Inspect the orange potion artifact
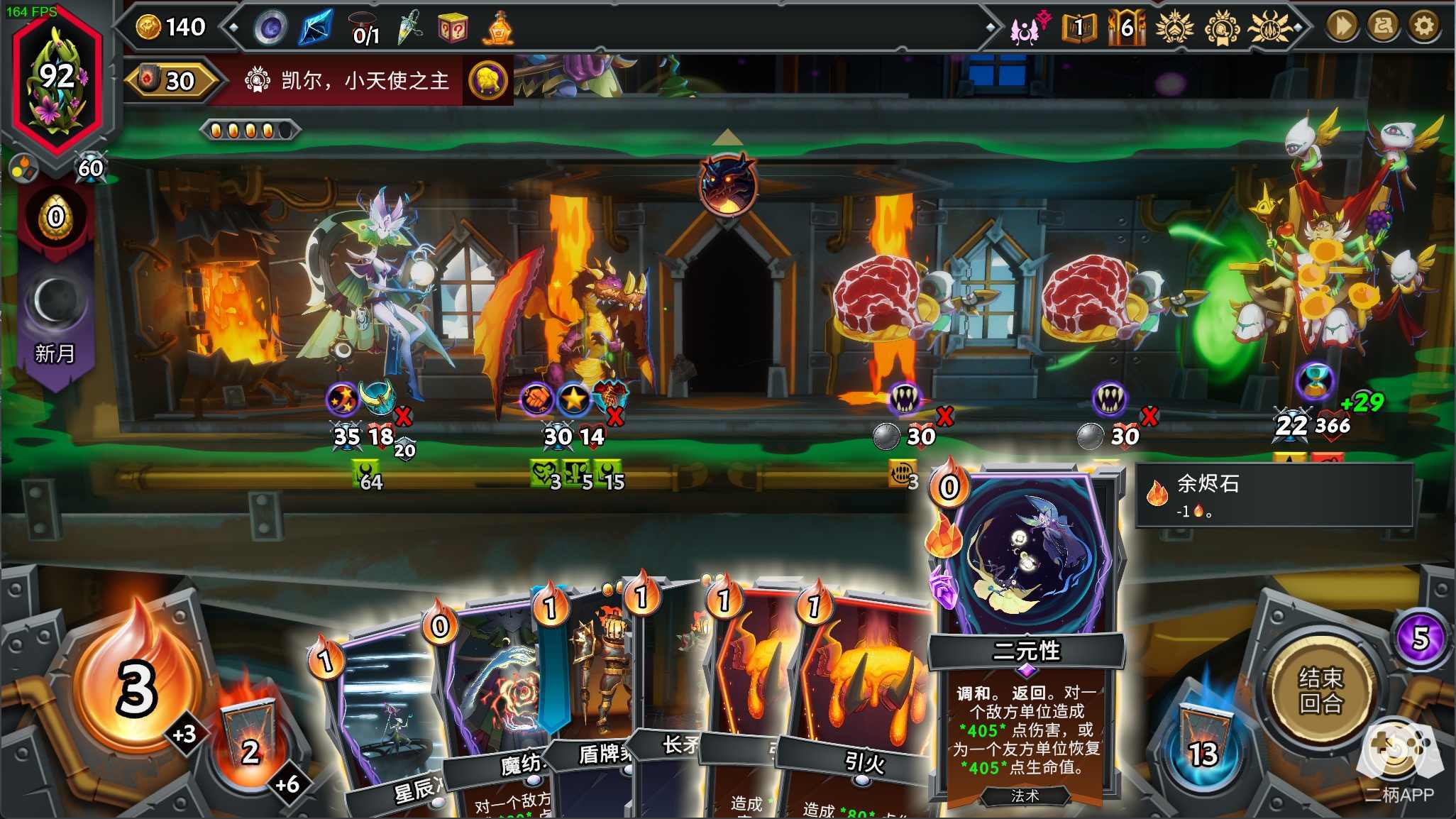The width and height of the screenshot is (1456, 819). pyautogui.click(x=500, y=28)
